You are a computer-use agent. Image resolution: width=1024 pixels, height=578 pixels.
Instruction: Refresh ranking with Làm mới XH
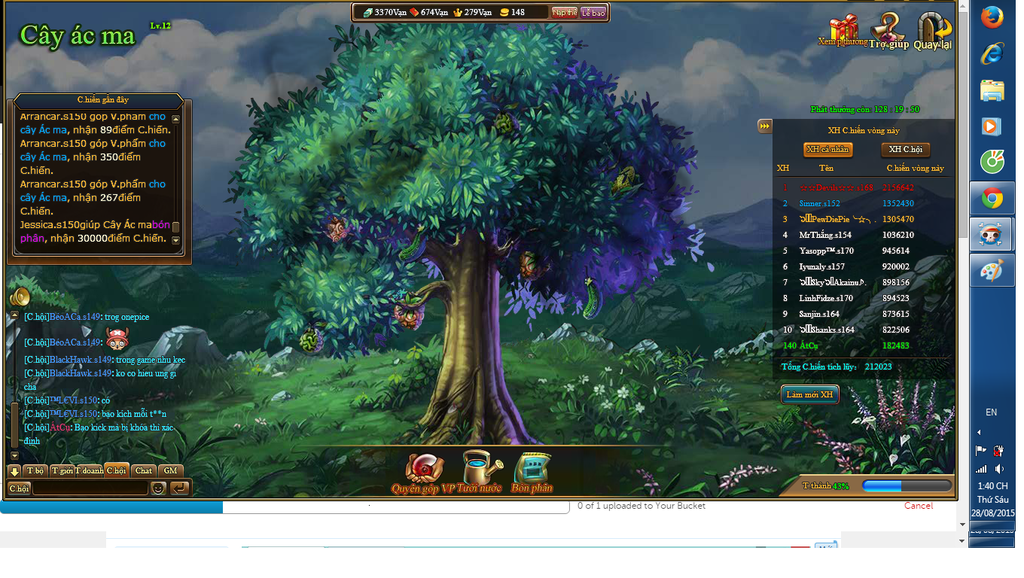[x=809, y=395]
